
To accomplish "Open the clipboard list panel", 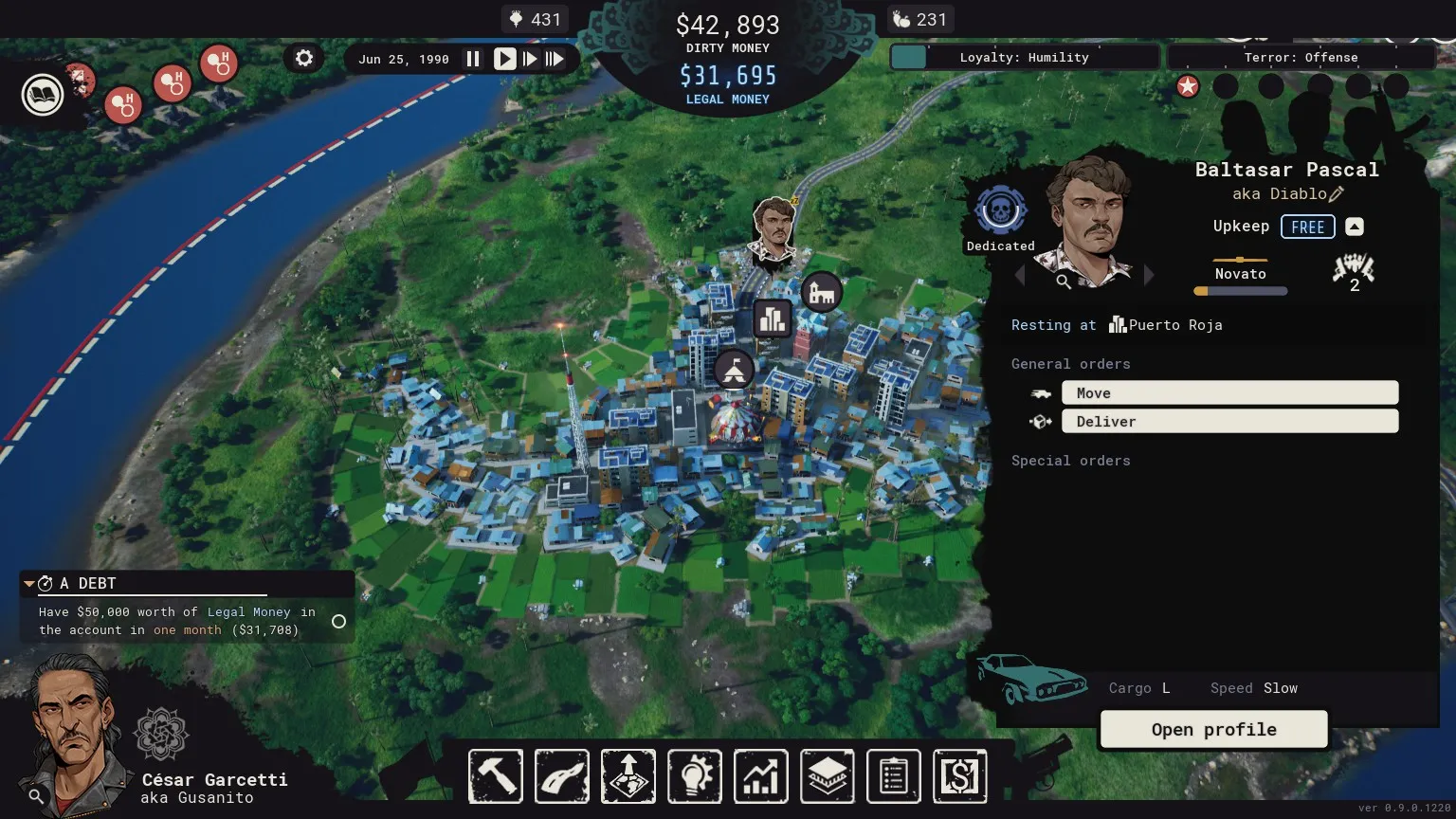I will click(893, 776).
